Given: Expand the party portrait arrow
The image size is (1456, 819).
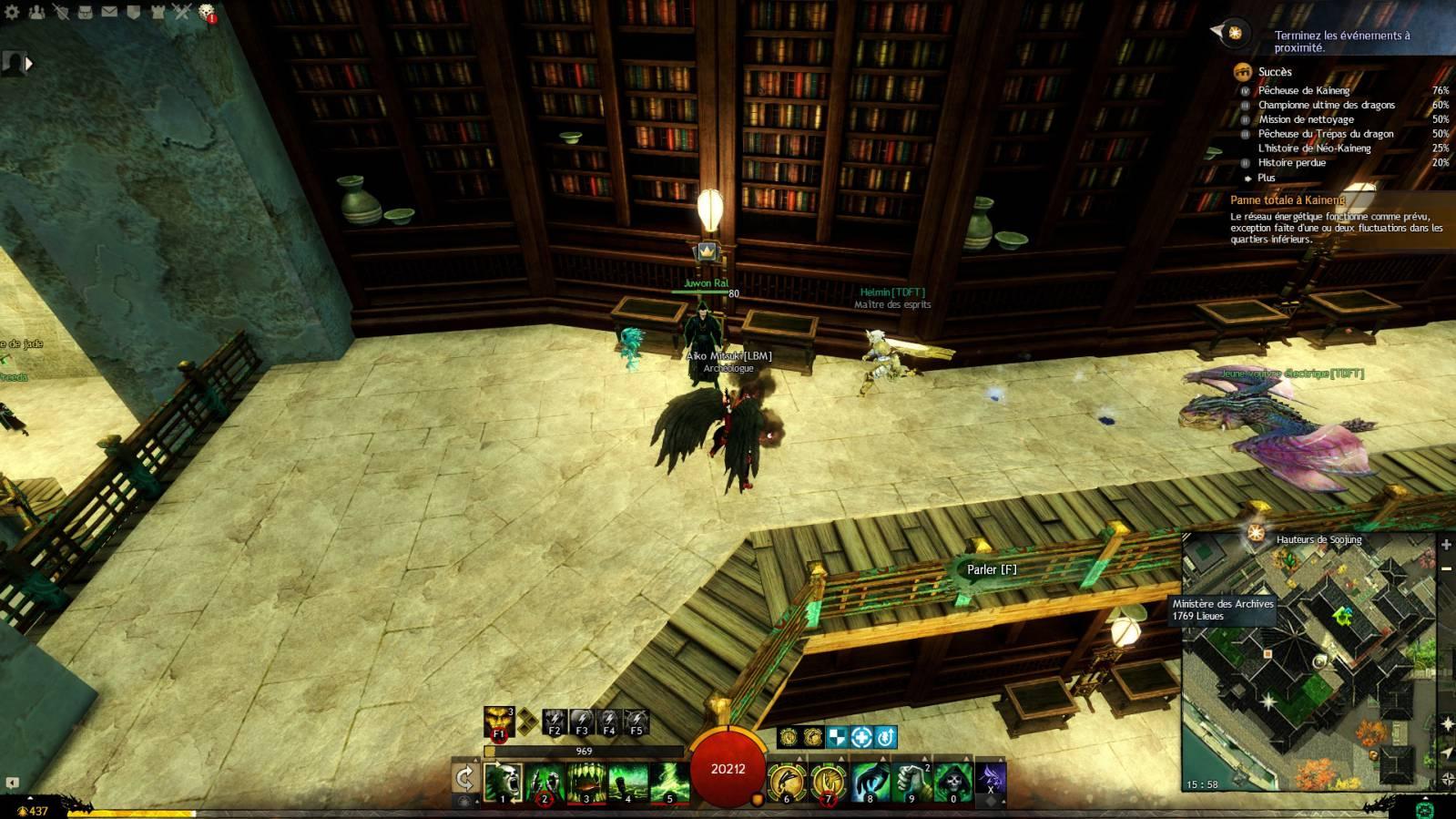Looking at the screenshot, I should tap(29, 63).
